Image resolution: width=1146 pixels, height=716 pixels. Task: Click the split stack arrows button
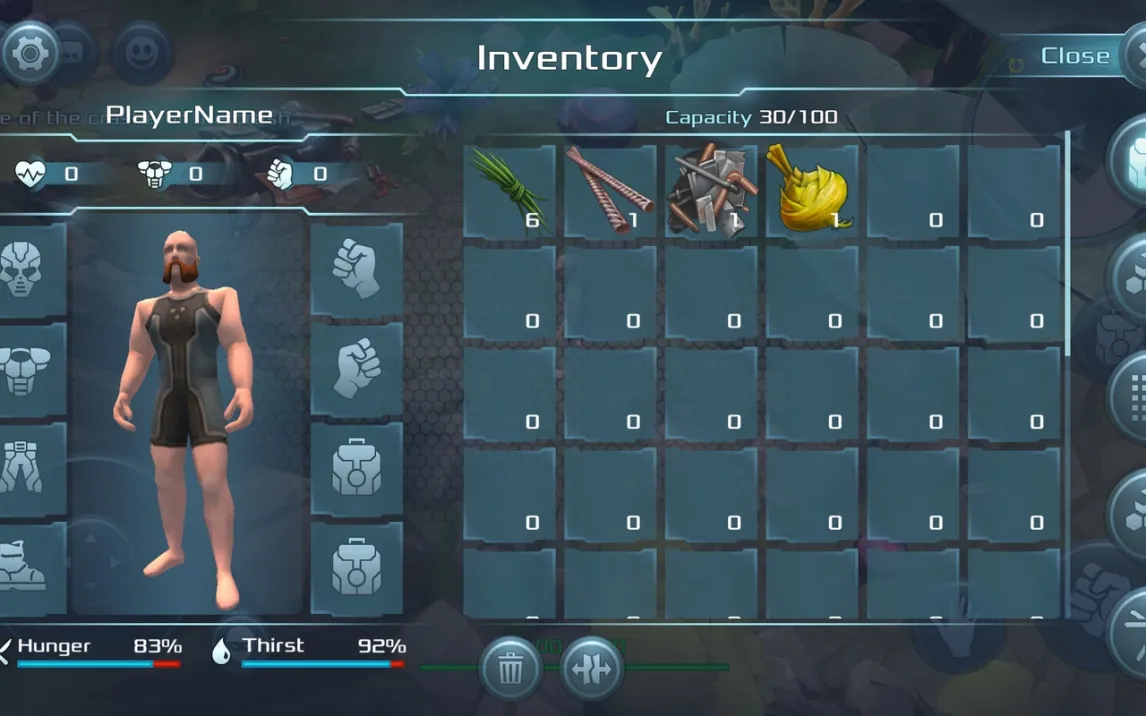point(591,669)
